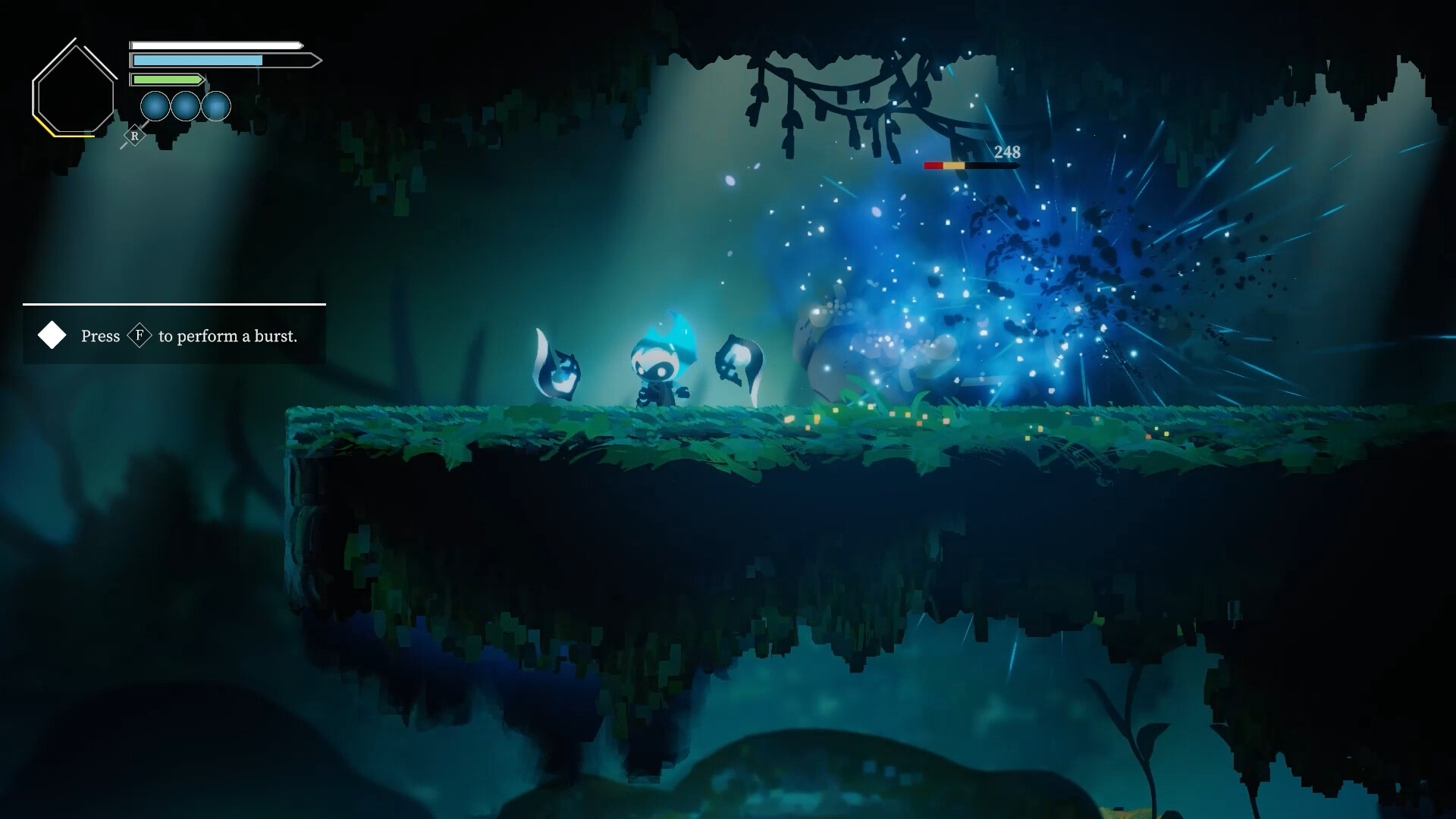1456x819 pixels.
Task: Select the middle blue skill orb
Action: tap(186, 107)
